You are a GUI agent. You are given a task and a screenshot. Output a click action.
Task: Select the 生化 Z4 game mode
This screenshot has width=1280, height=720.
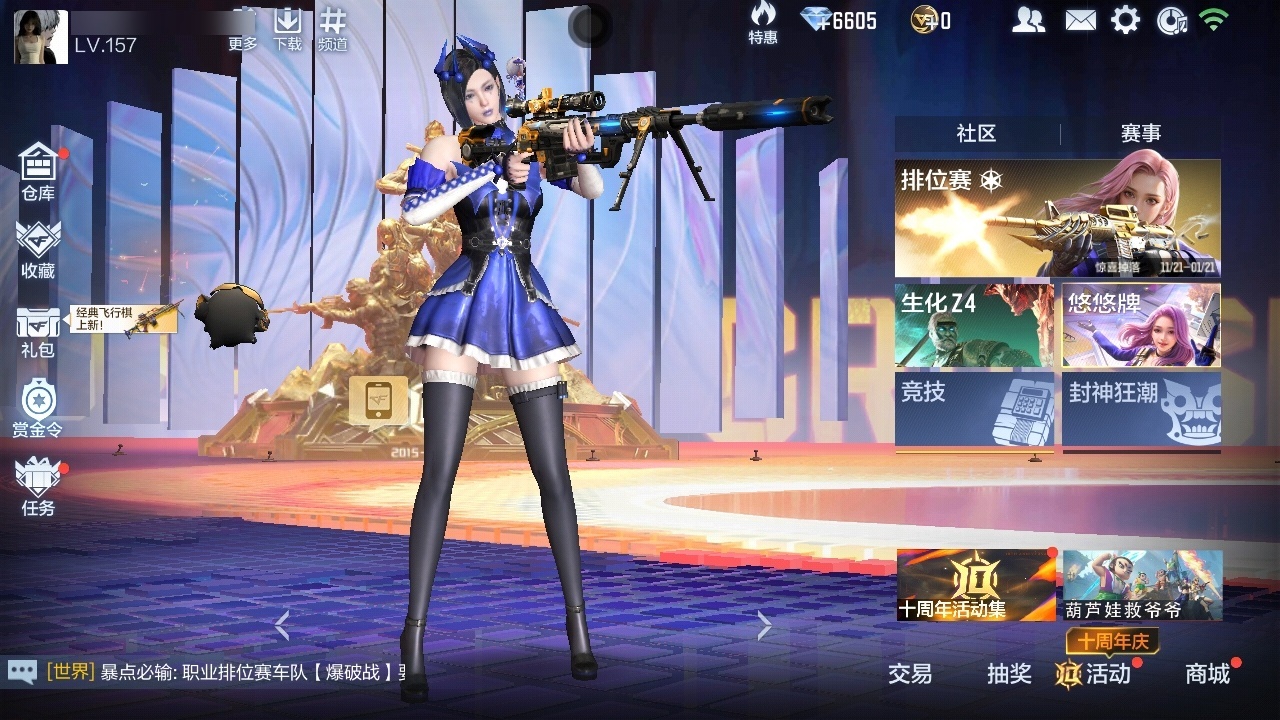coord(974,325)
